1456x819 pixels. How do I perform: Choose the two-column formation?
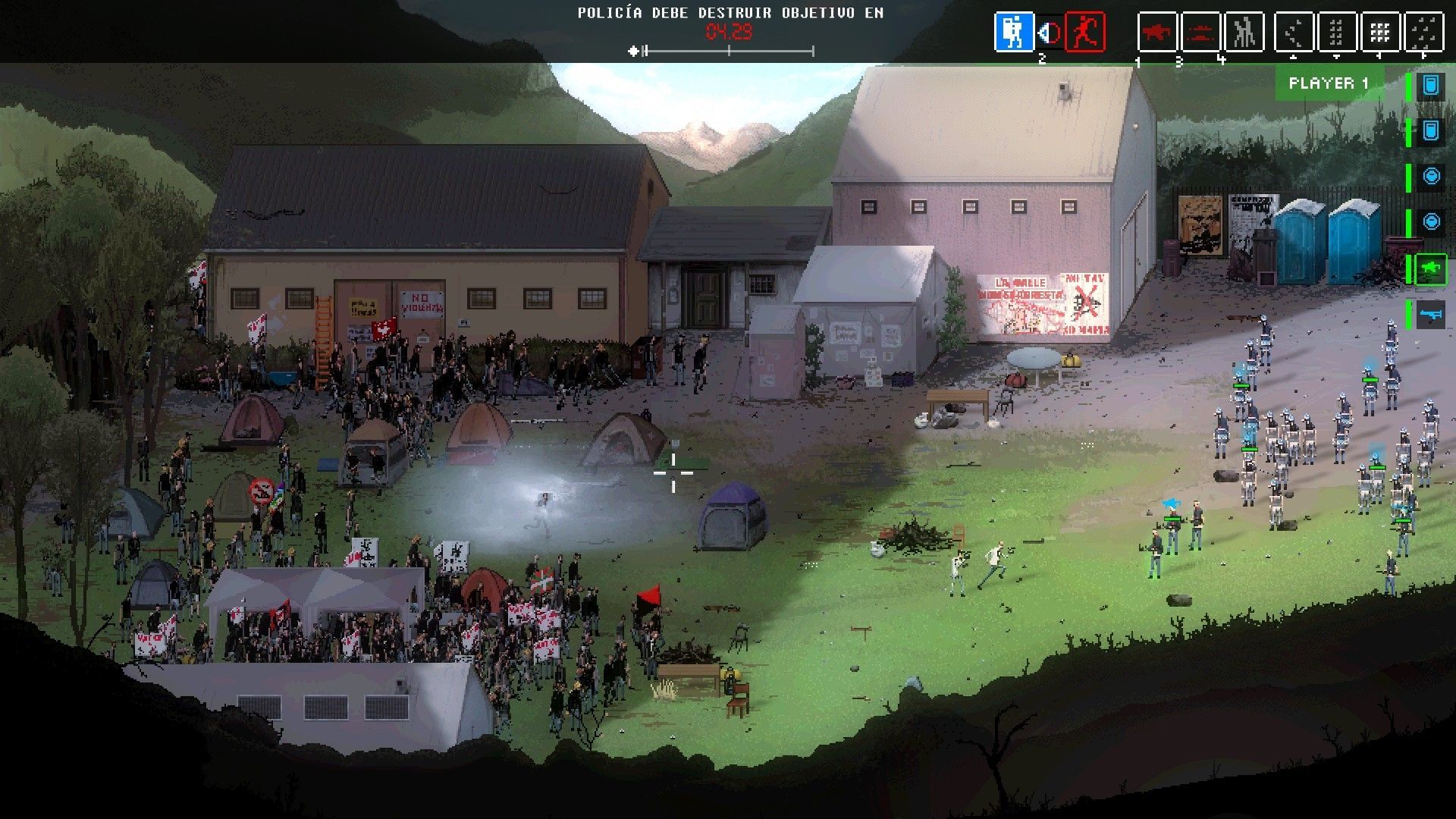pos(1337,33)
